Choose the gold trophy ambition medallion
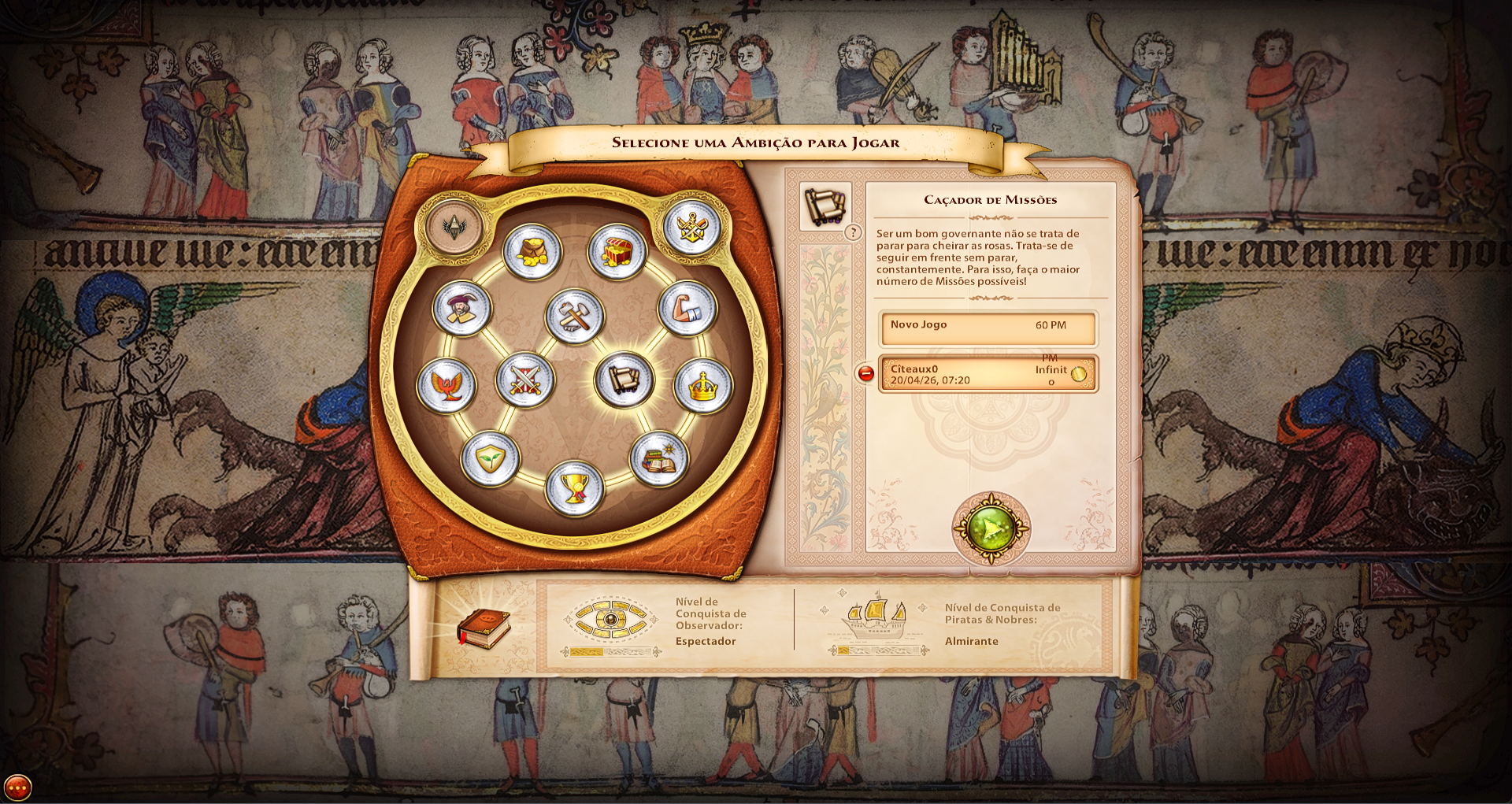 pyautogui.click(x=575, y=488)
